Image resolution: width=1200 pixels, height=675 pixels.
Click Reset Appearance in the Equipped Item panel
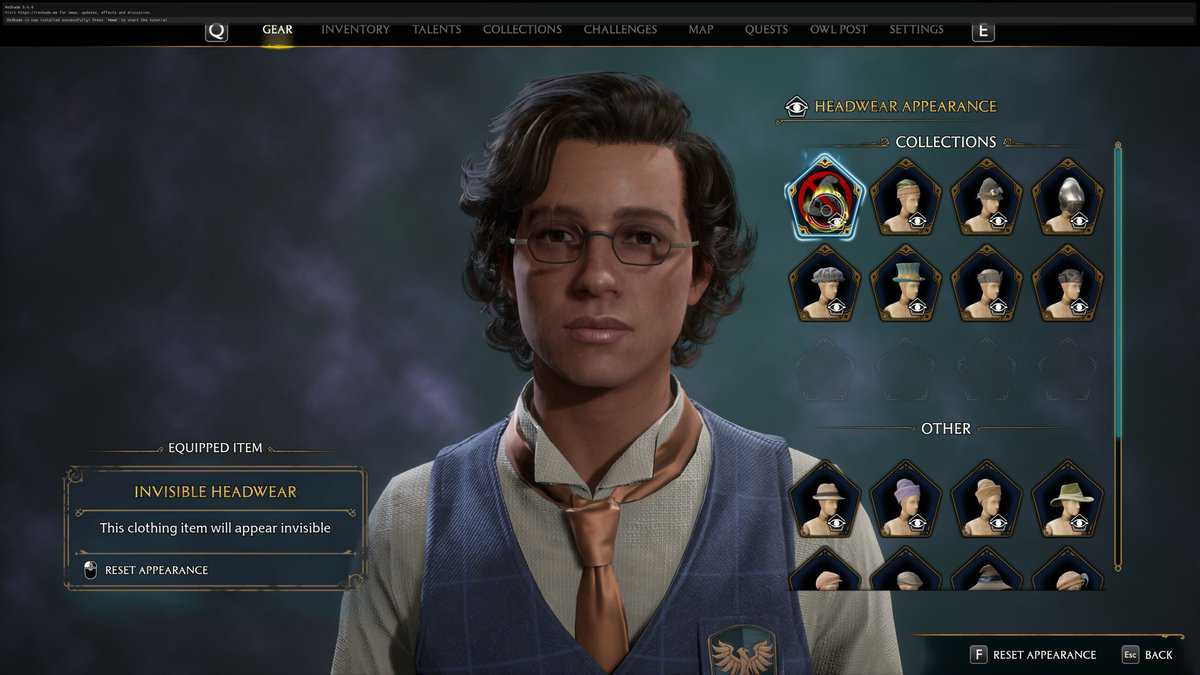coord(156,570)
